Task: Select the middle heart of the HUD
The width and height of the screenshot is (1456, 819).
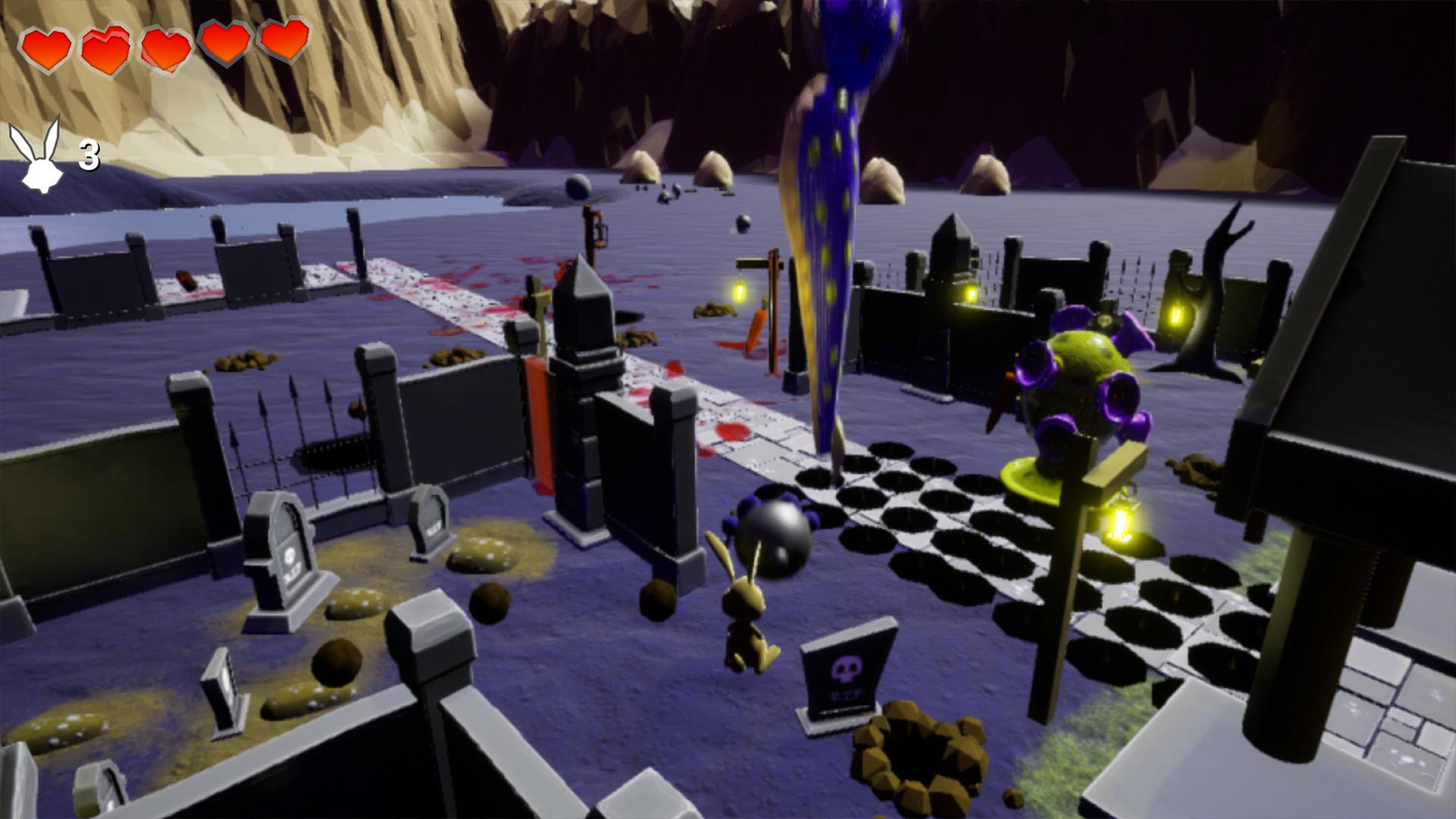Action: (167, 47)
